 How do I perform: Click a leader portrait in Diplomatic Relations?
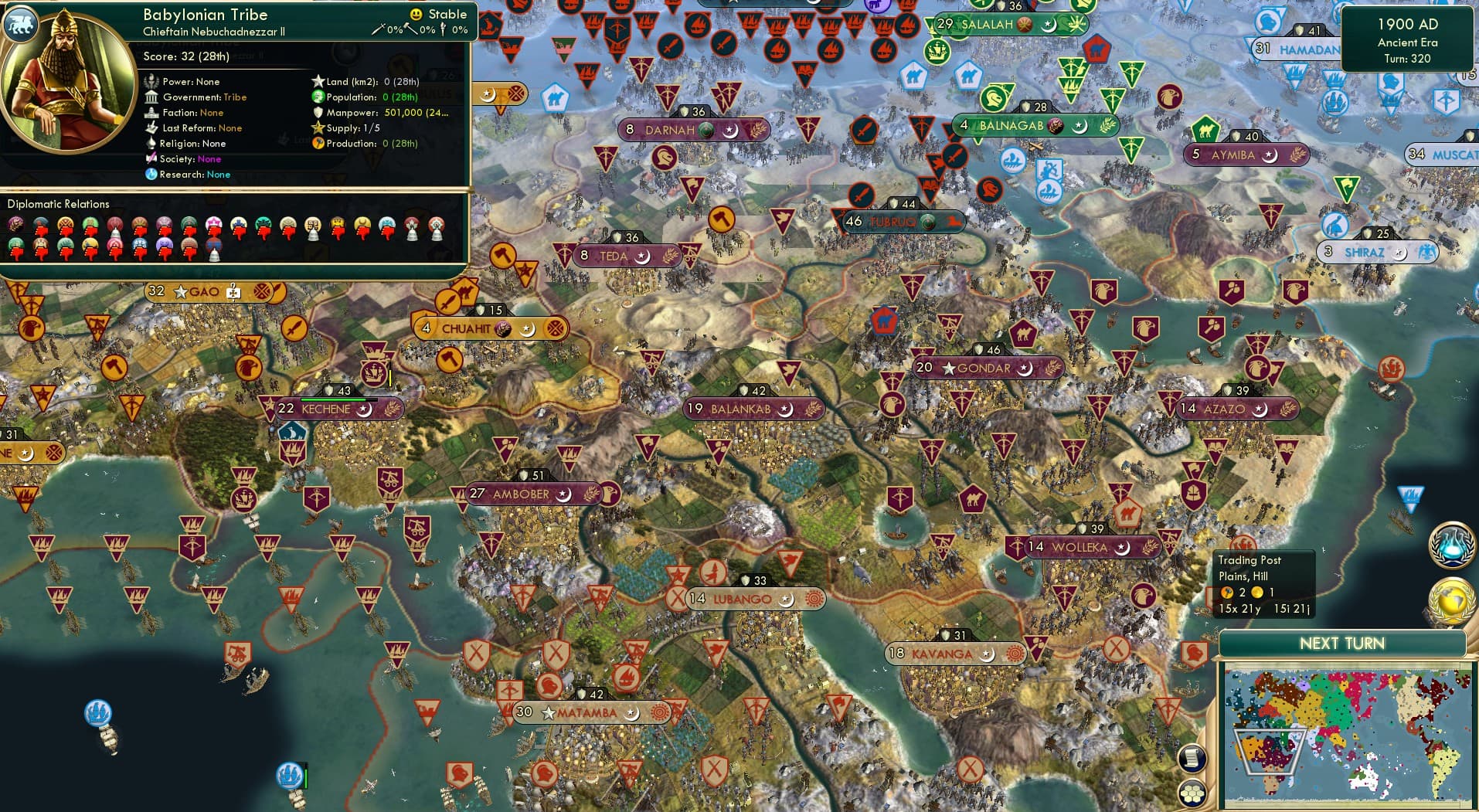point(15,224)
